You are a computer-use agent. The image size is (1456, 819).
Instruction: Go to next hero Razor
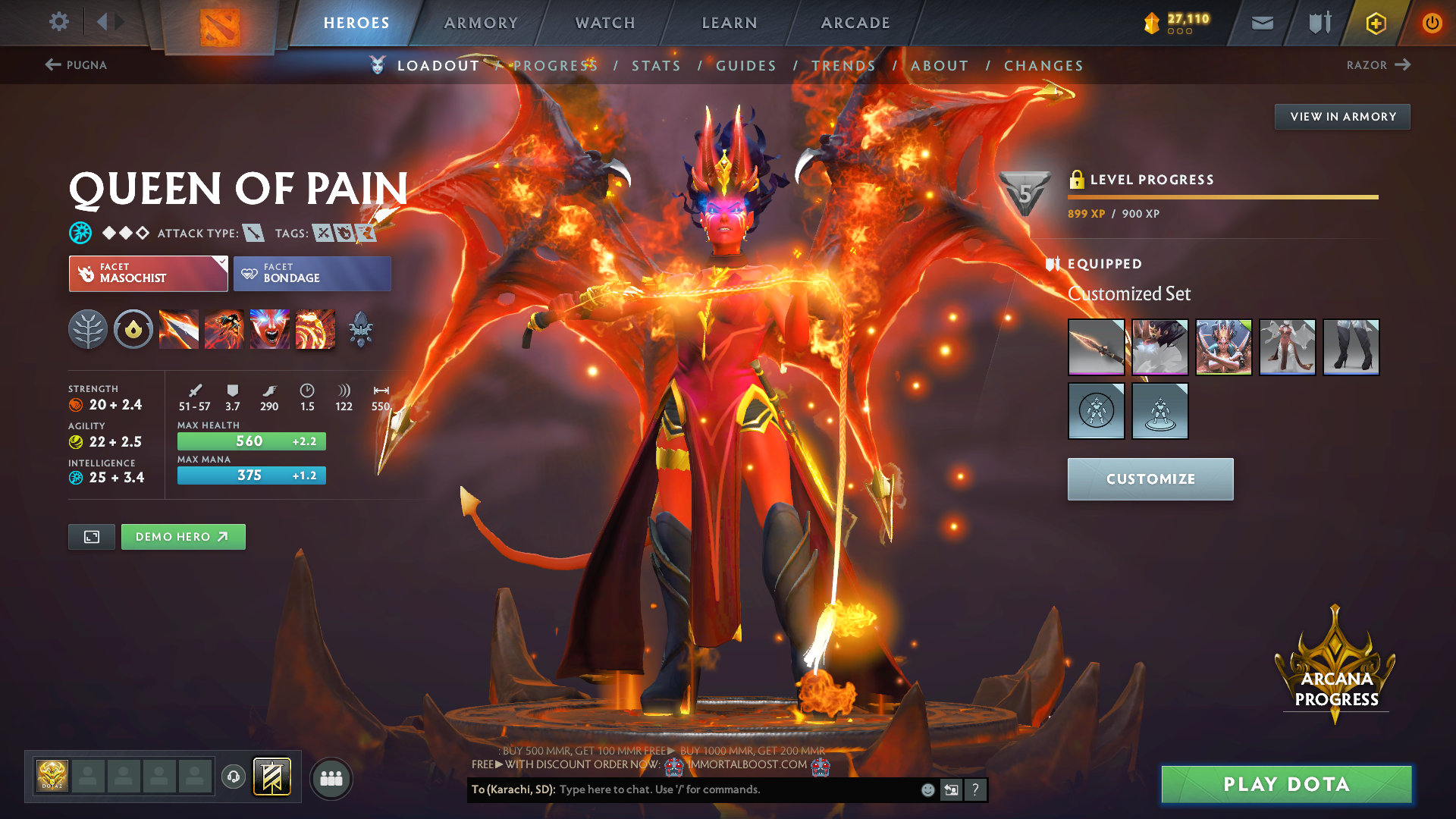(1378, 65)
